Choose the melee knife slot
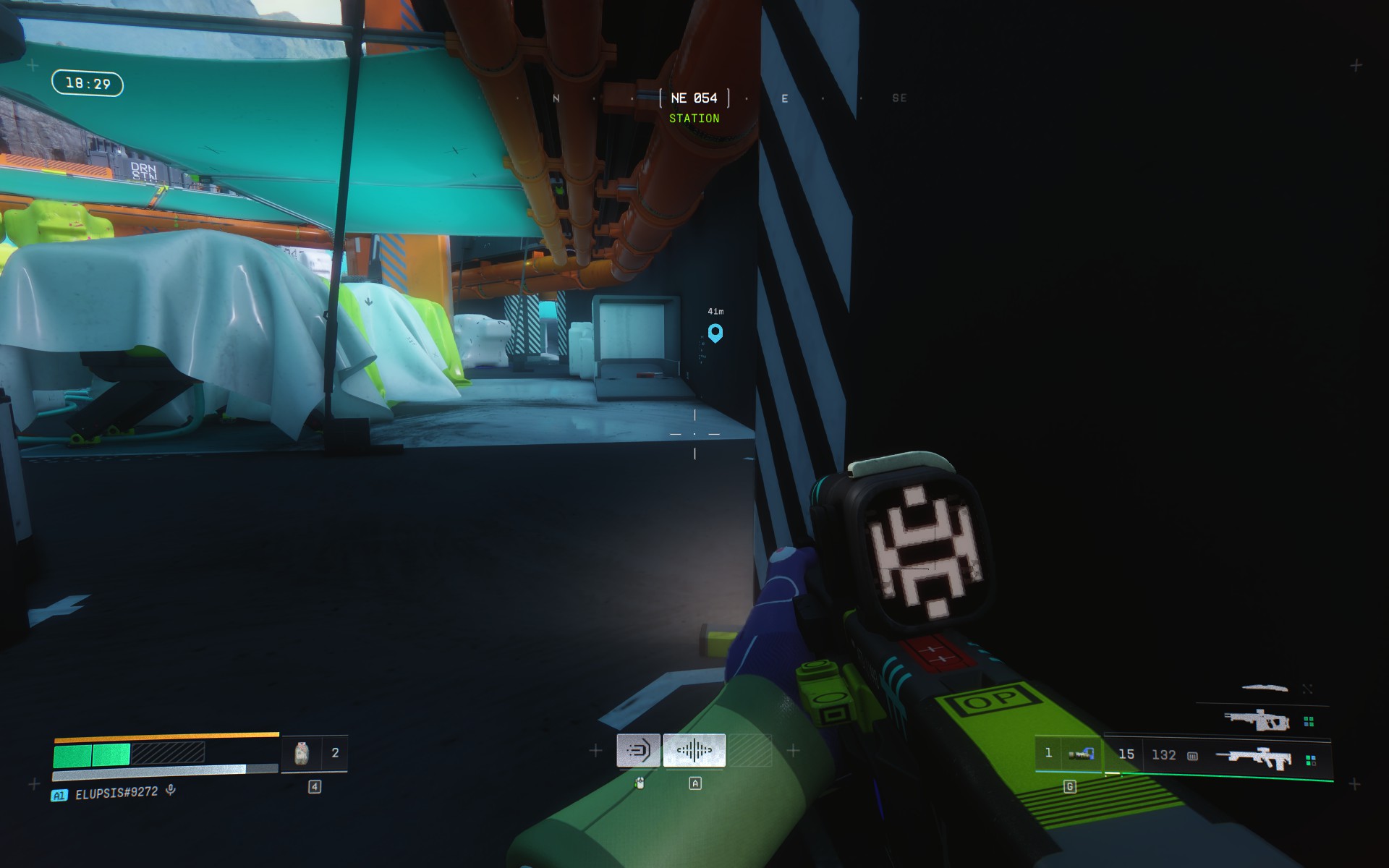The height and width of the screenshot is (868, 1389). [1265, 688]
